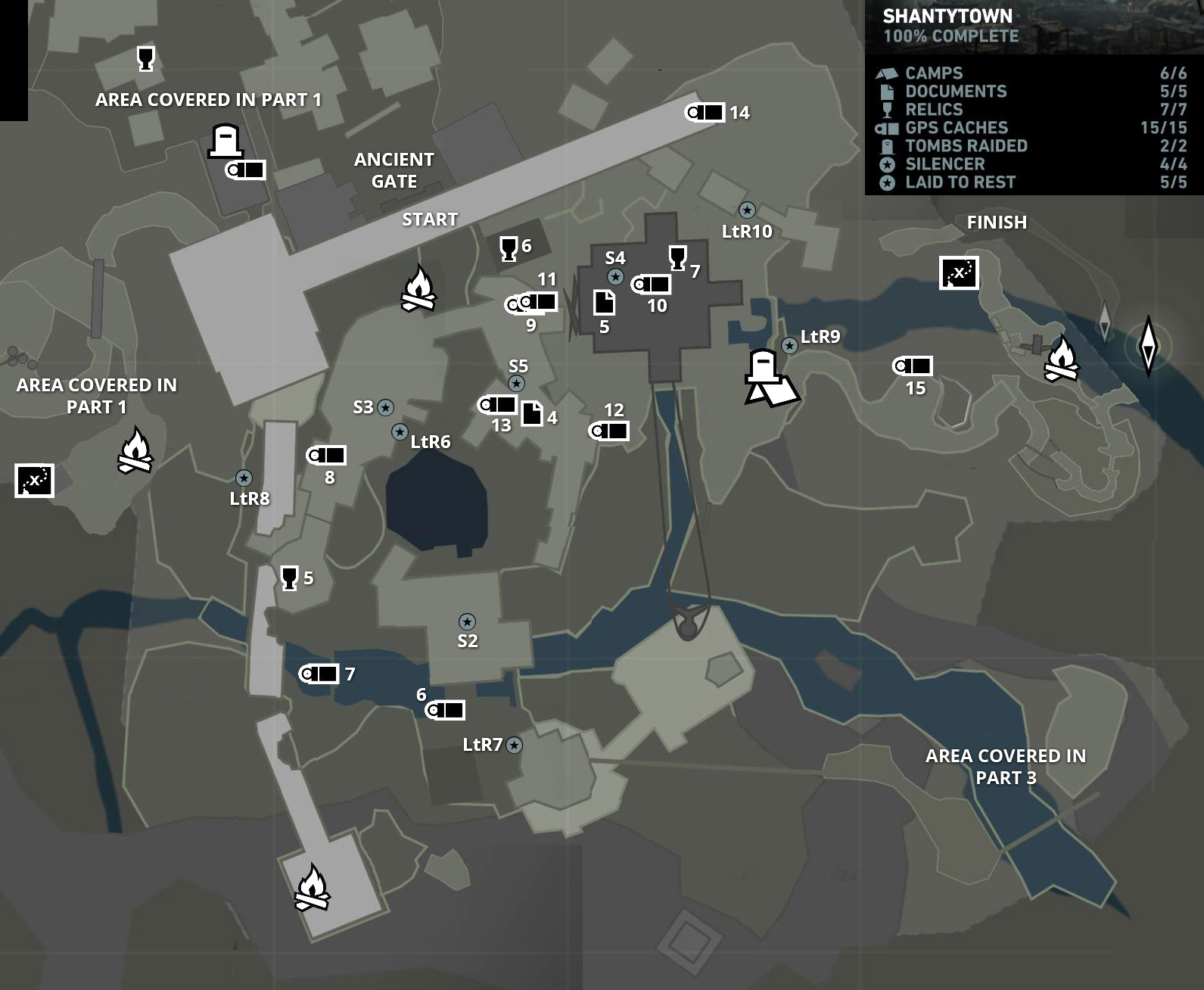The image size is (1204, 990).
Task: Click the treasure map icon under FINISH
Action: click(959, 272)
